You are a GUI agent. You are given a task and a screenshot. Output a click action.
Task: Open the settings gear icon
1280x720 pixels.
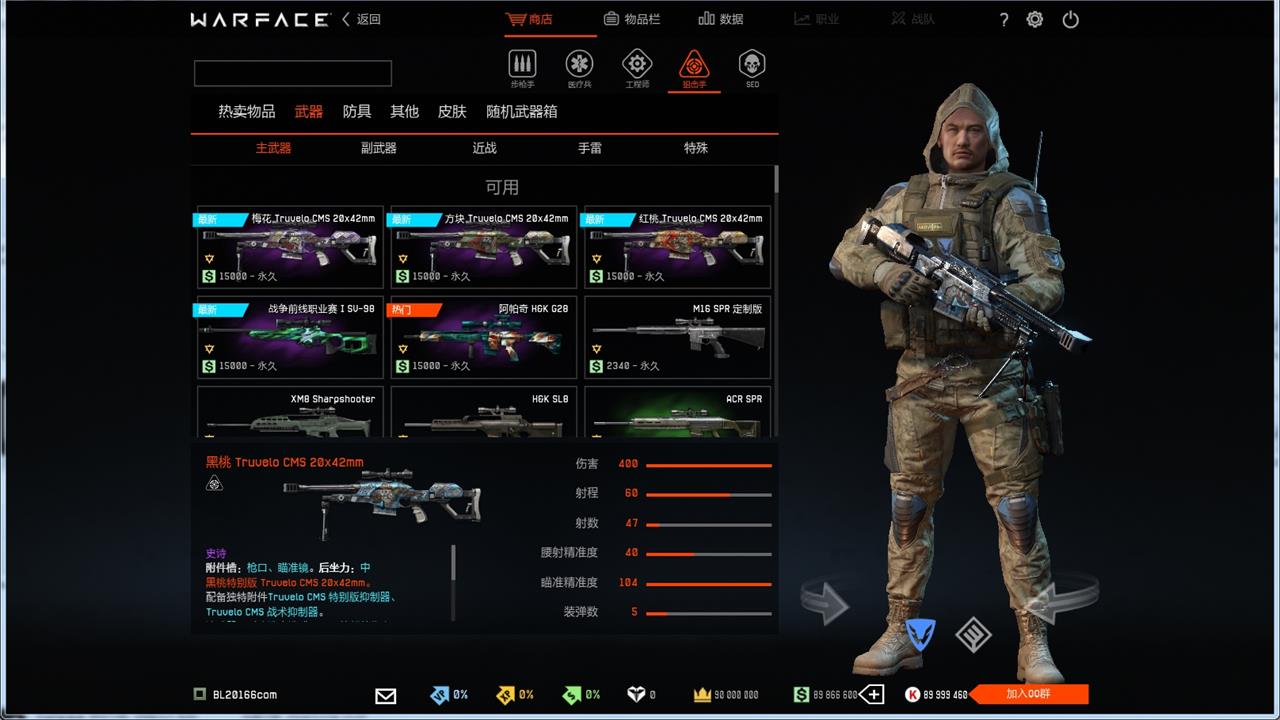tap(1035, 19)
